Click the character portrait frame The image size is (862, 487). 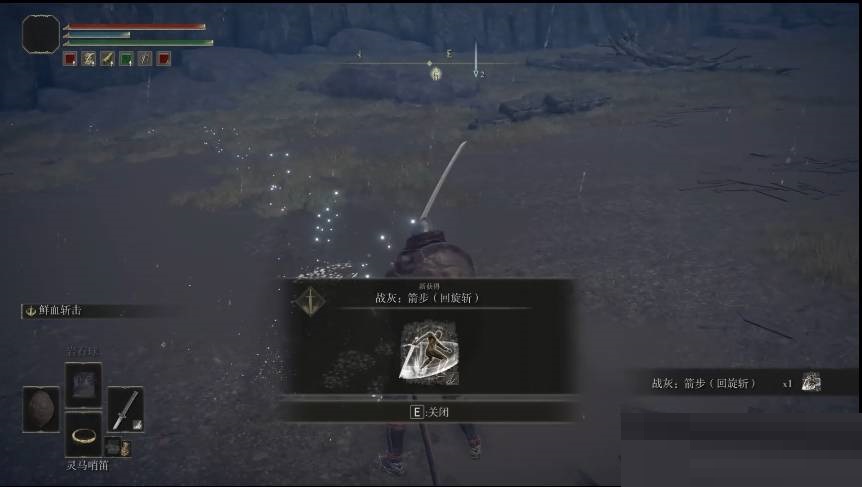[x=41, y=35]
